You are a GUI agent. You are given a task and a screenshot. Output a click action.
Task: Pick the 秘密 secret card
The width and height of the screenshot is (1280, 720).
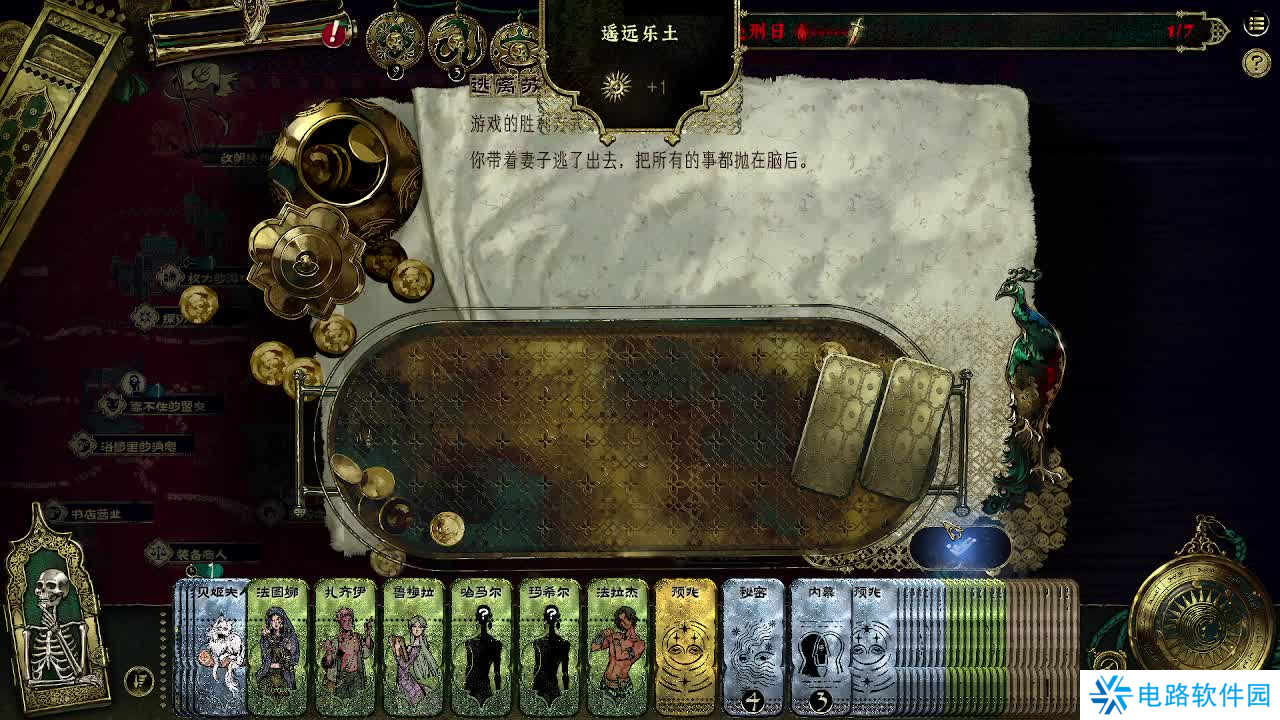click(753, 647)
